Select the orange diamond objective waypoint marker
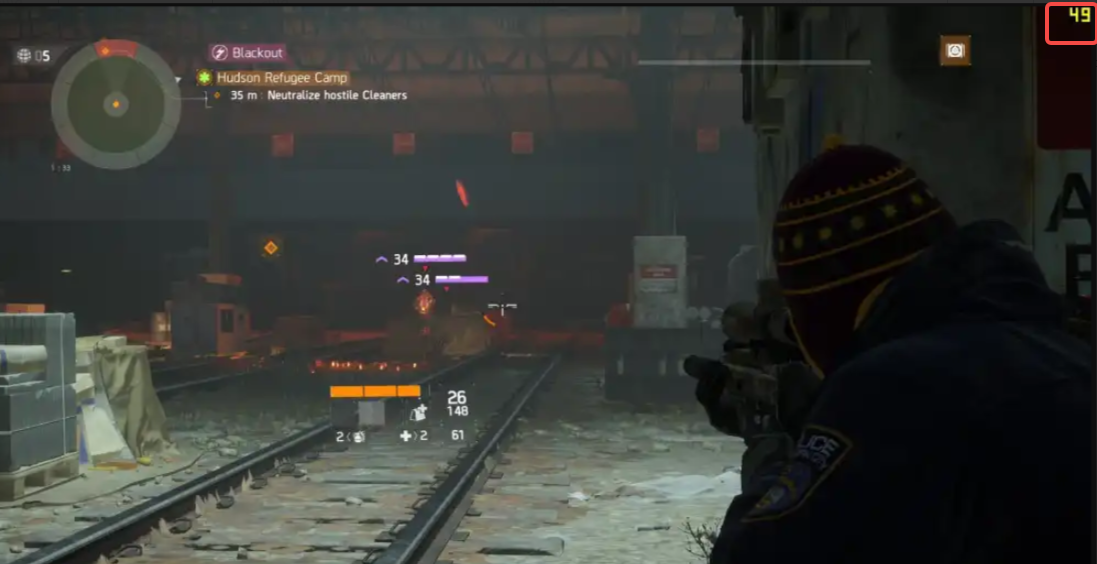 270,247
